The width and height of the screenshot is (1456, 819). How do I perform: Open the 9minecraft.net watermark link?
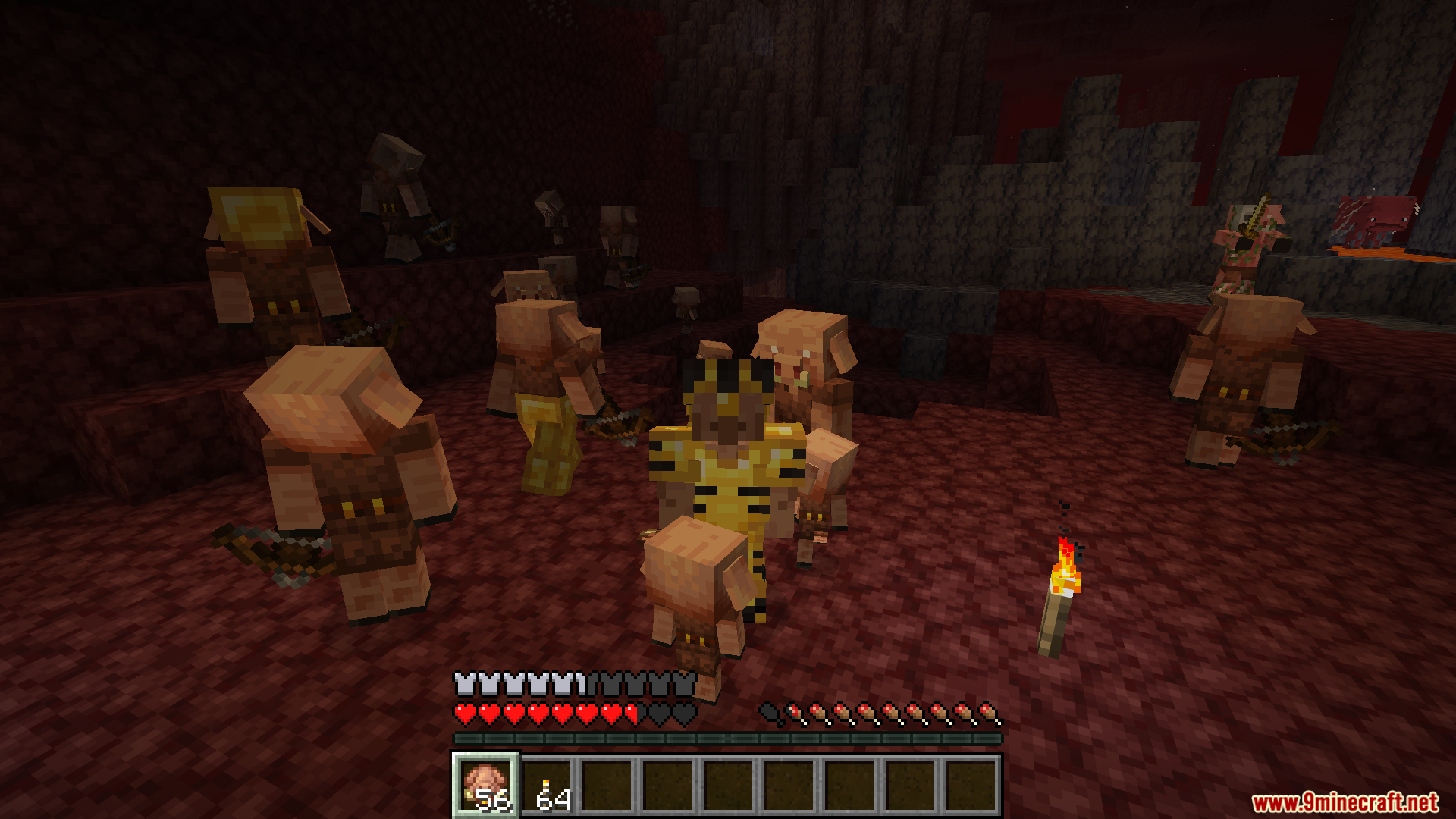tap(1345, 802)
